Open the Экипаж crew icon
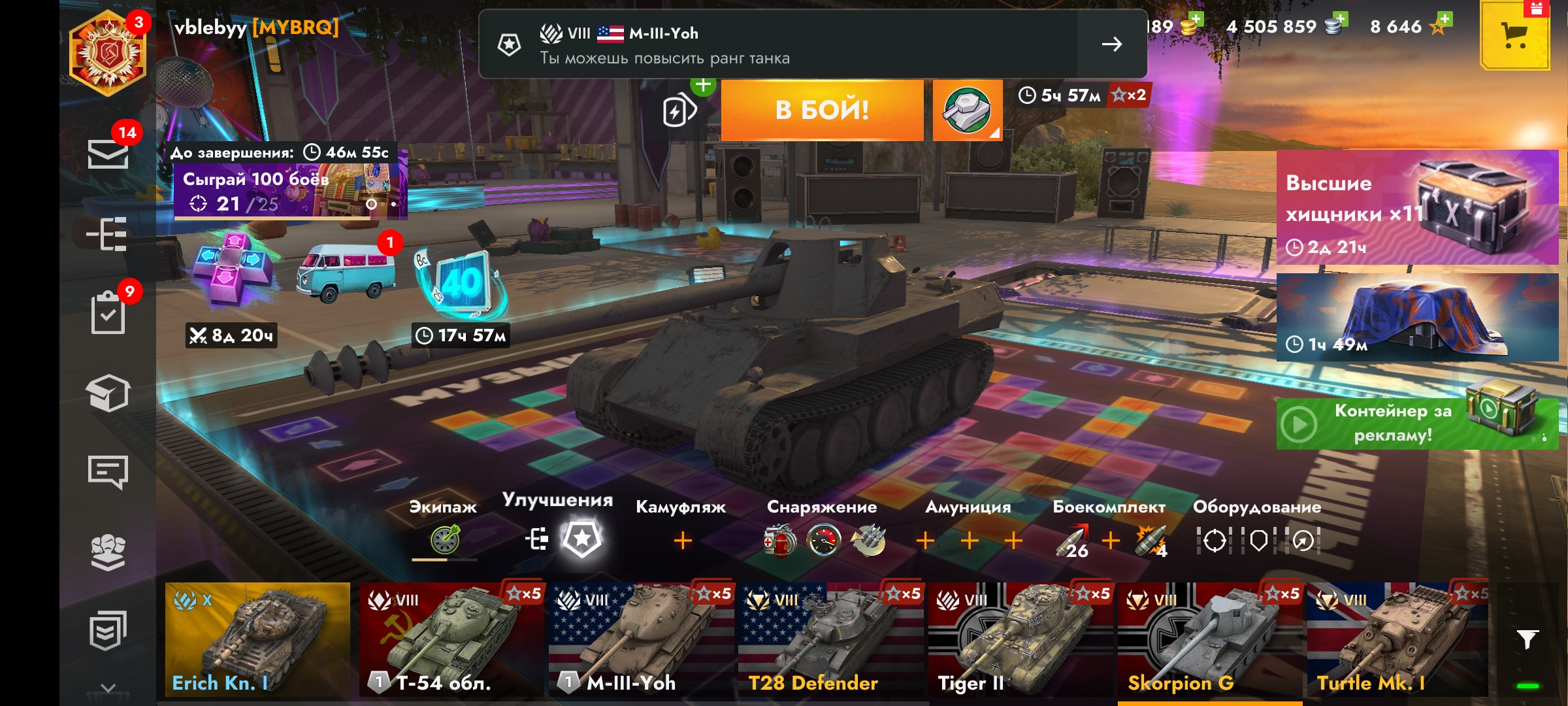 (444, 540)
